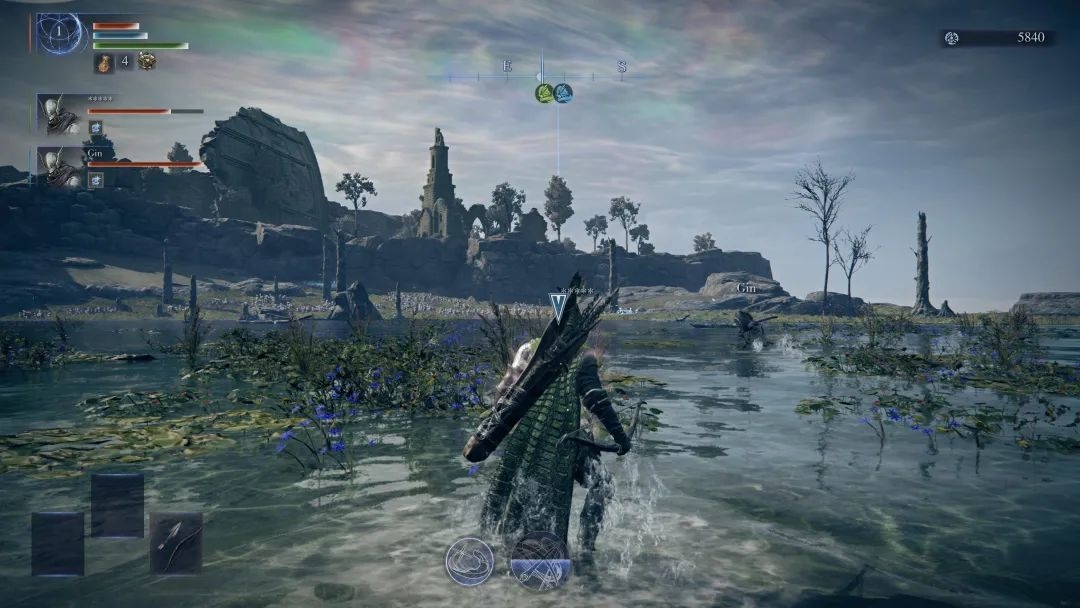The image size is (1080, 608).
Task: Click the status icon under Gin's health bar
Action: click(x=96, y=180)
